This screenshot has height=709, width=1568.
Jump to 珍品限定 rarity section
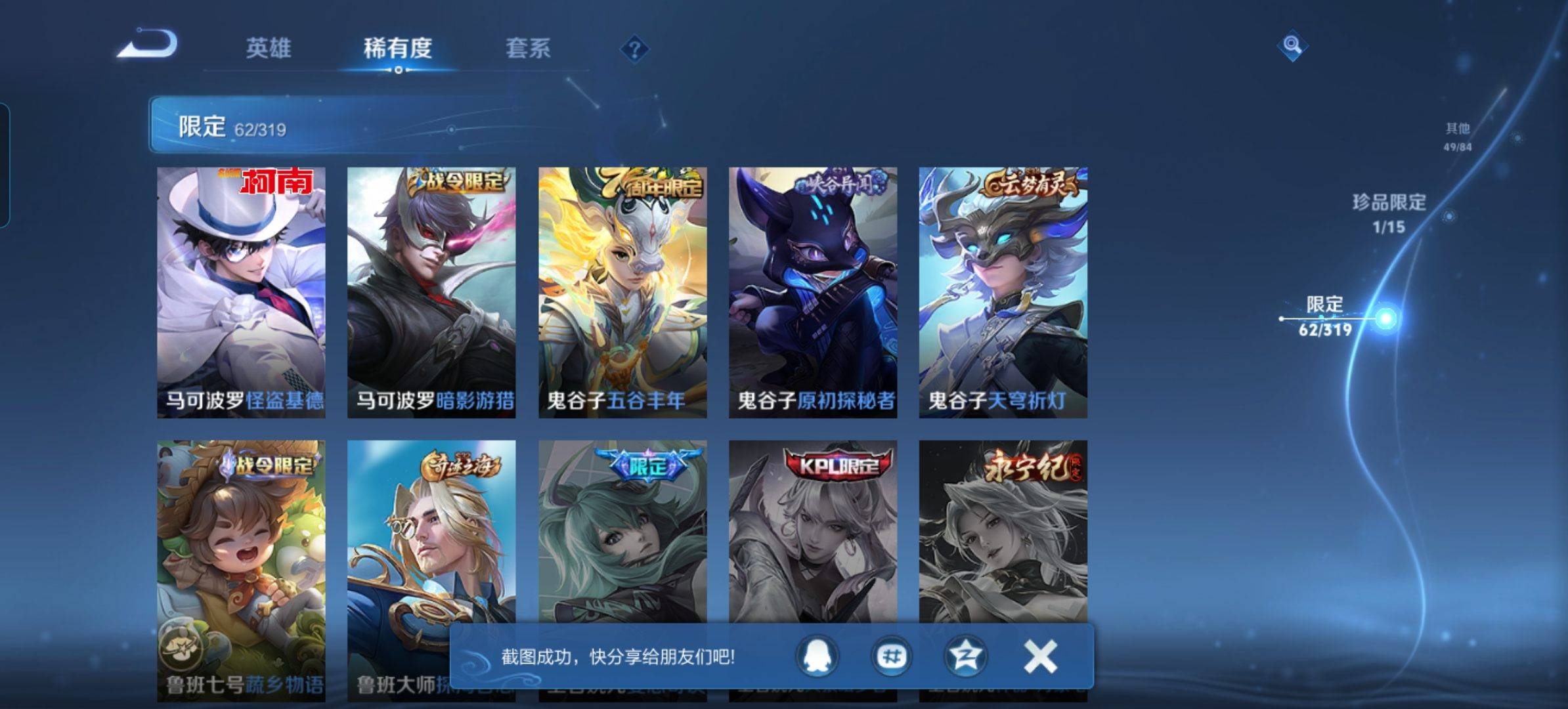(x=1389, y=213)
